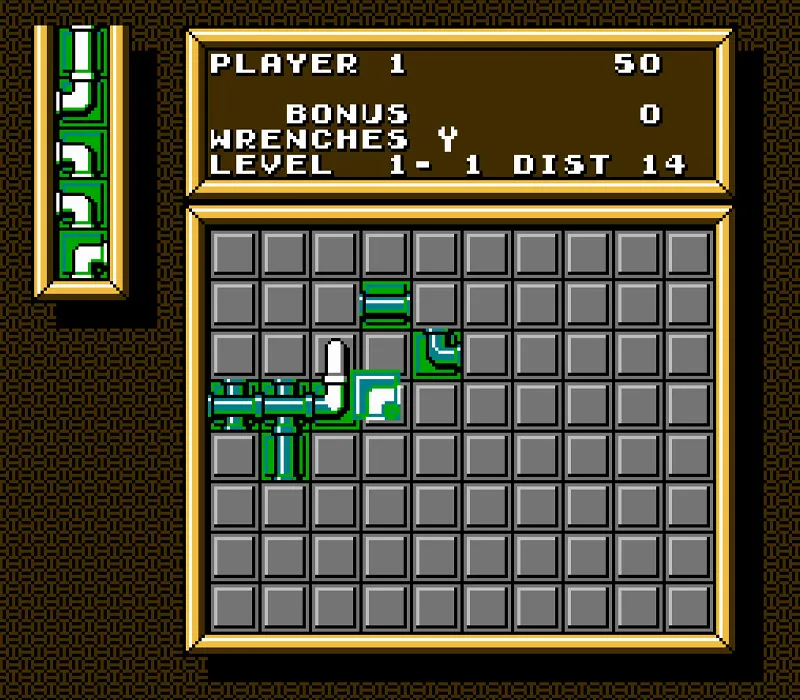The height and width of the screenshot is (700, 800).
Task: Choose the vertical straight pipe tile on the board
Action: [284, 455]
